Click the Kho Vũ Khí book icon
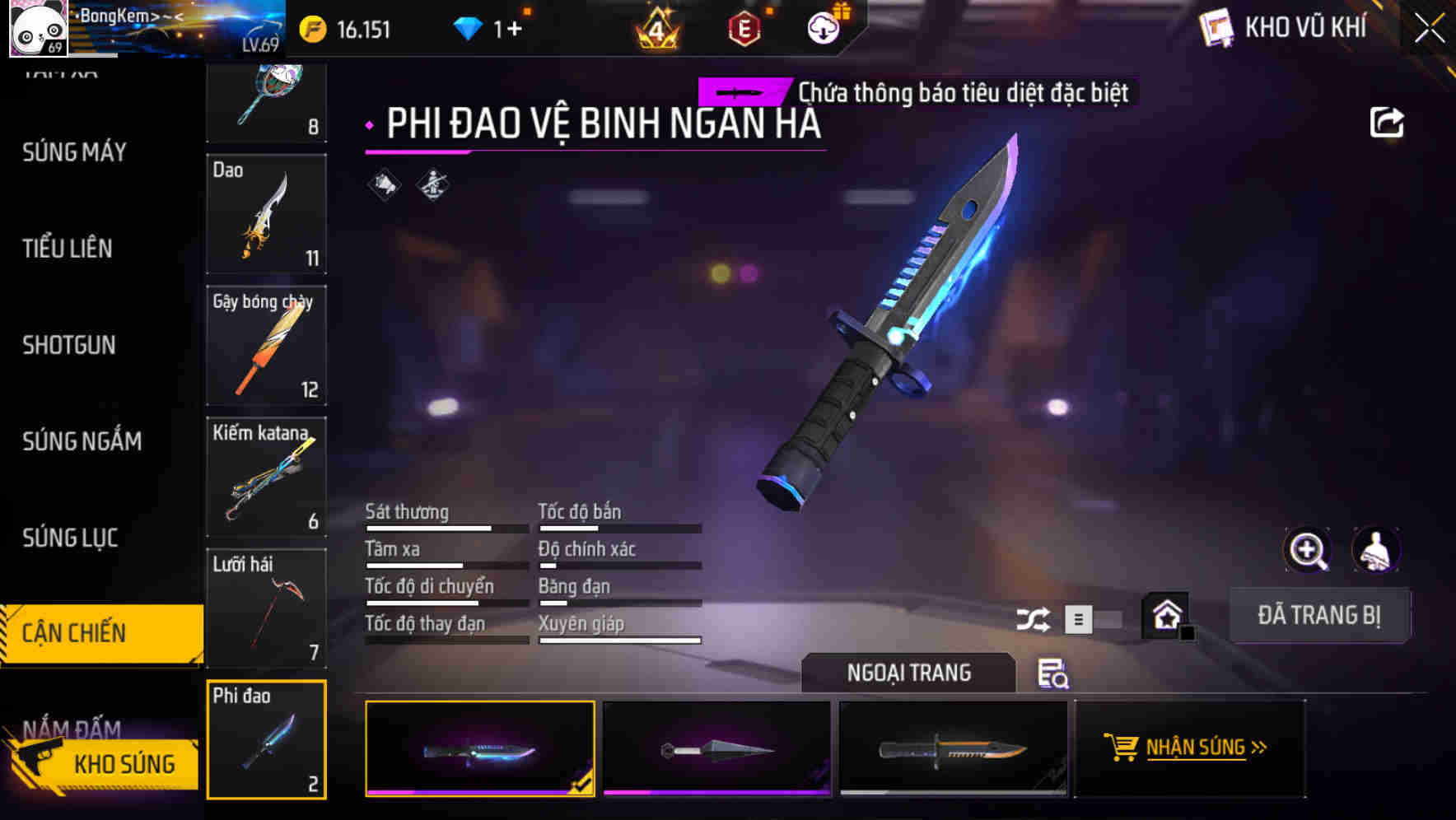This screenshot has width=1456, height=820. pos(1215,27)
